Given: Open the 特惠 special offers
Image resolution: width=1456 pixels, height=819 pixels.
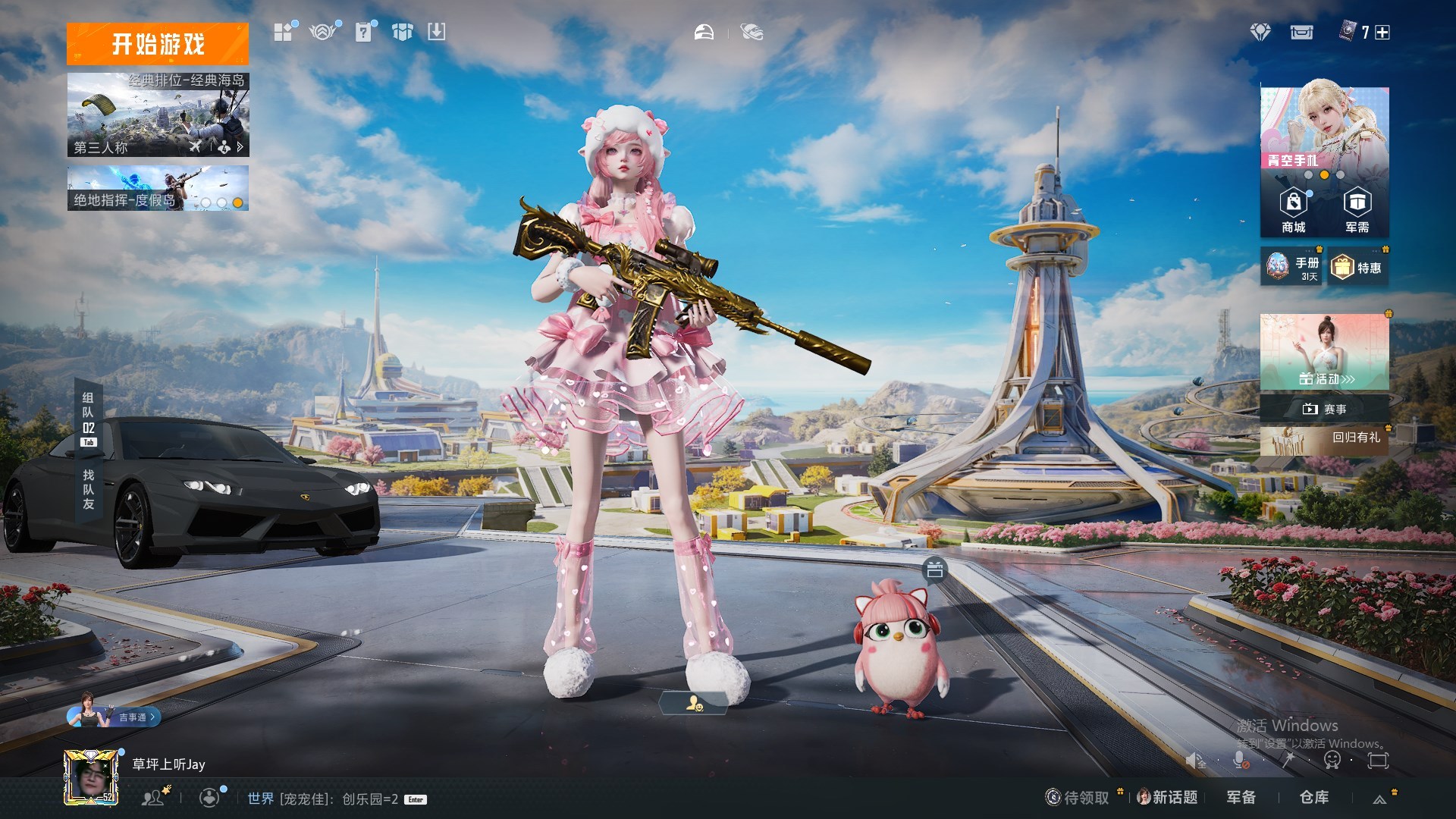Looking at the screenshot, I should [x=1357, y=268].
